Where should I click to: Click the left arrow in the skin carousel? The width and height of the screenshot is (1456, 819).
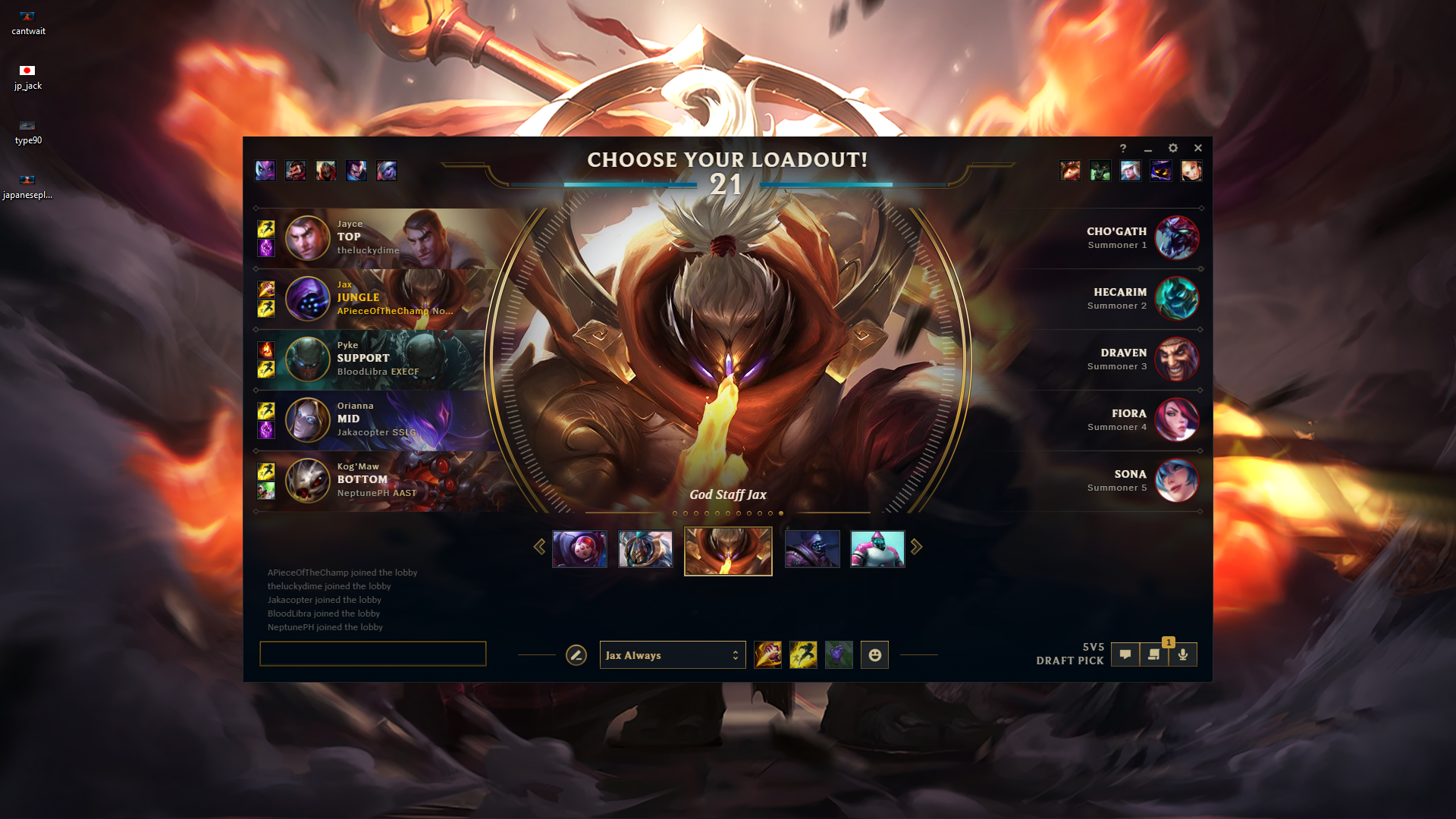[541, 546]
